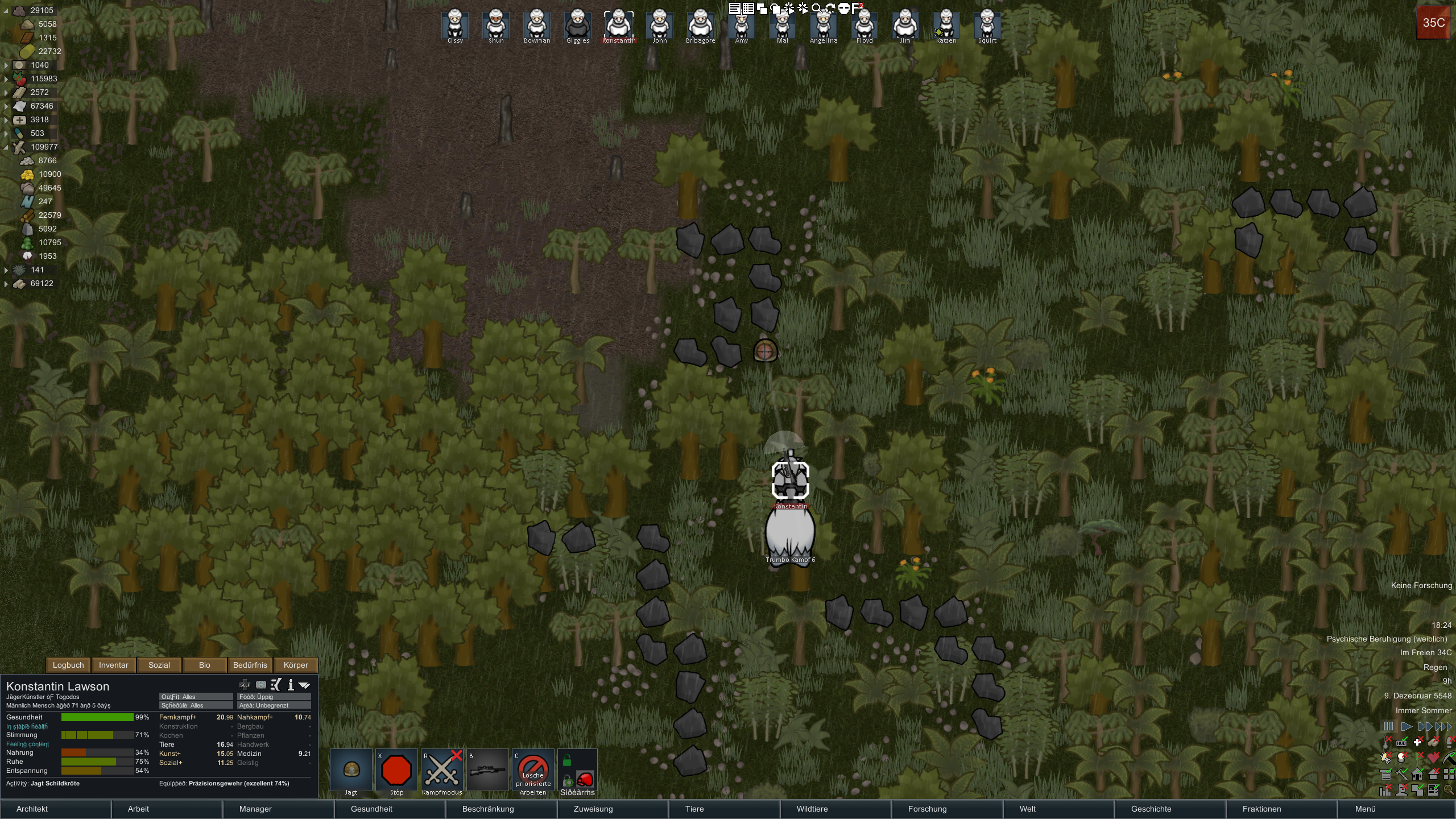
Task: Select colonist Bowman portrait
Action: (537, 26)
